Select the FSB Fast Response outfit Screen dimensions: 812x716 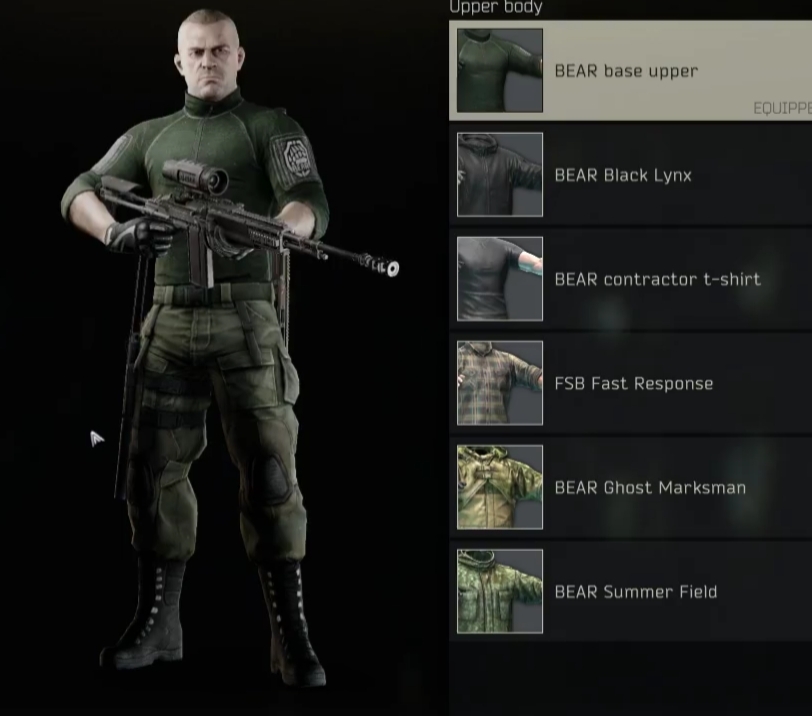click(634, 383)
